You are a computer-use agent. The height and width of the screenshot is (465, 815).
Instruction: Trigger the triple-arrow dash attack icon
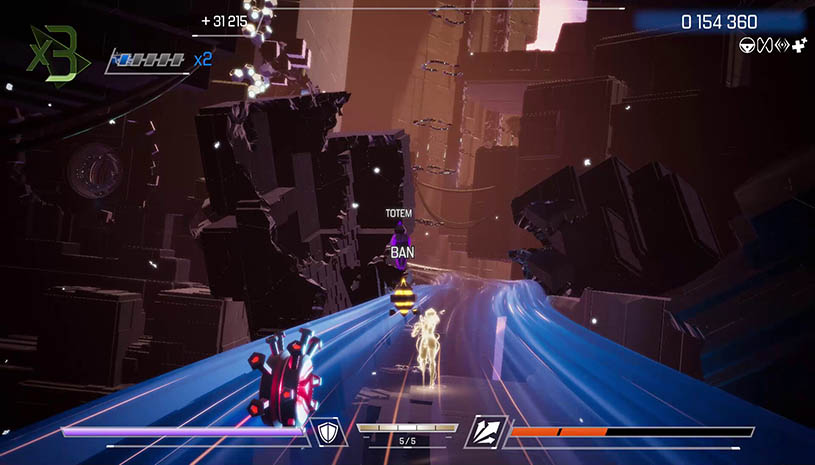tap(486, 431)
